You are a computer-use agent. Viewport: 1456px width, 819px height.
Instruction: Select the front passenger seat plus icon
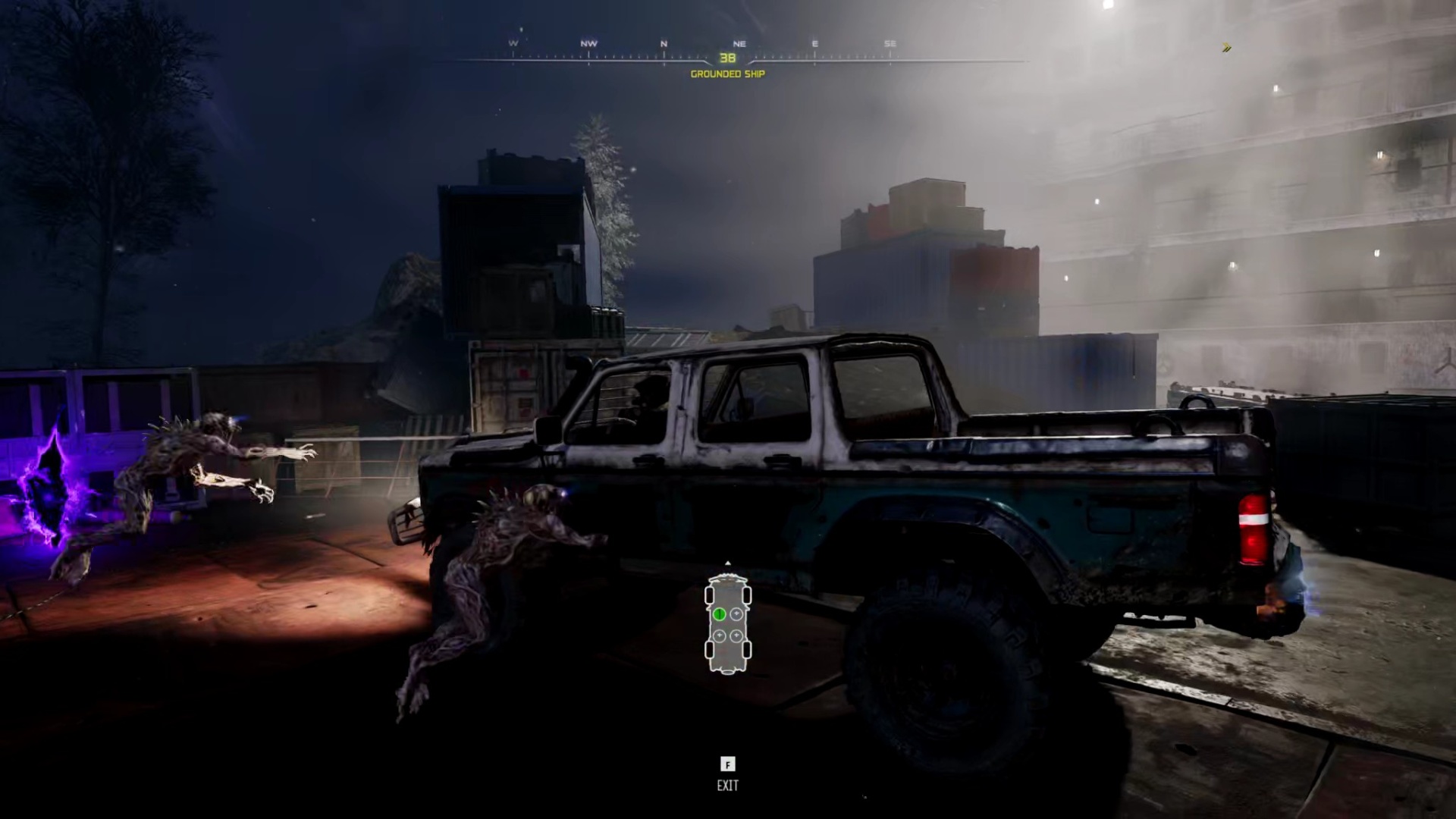(736, 613)
